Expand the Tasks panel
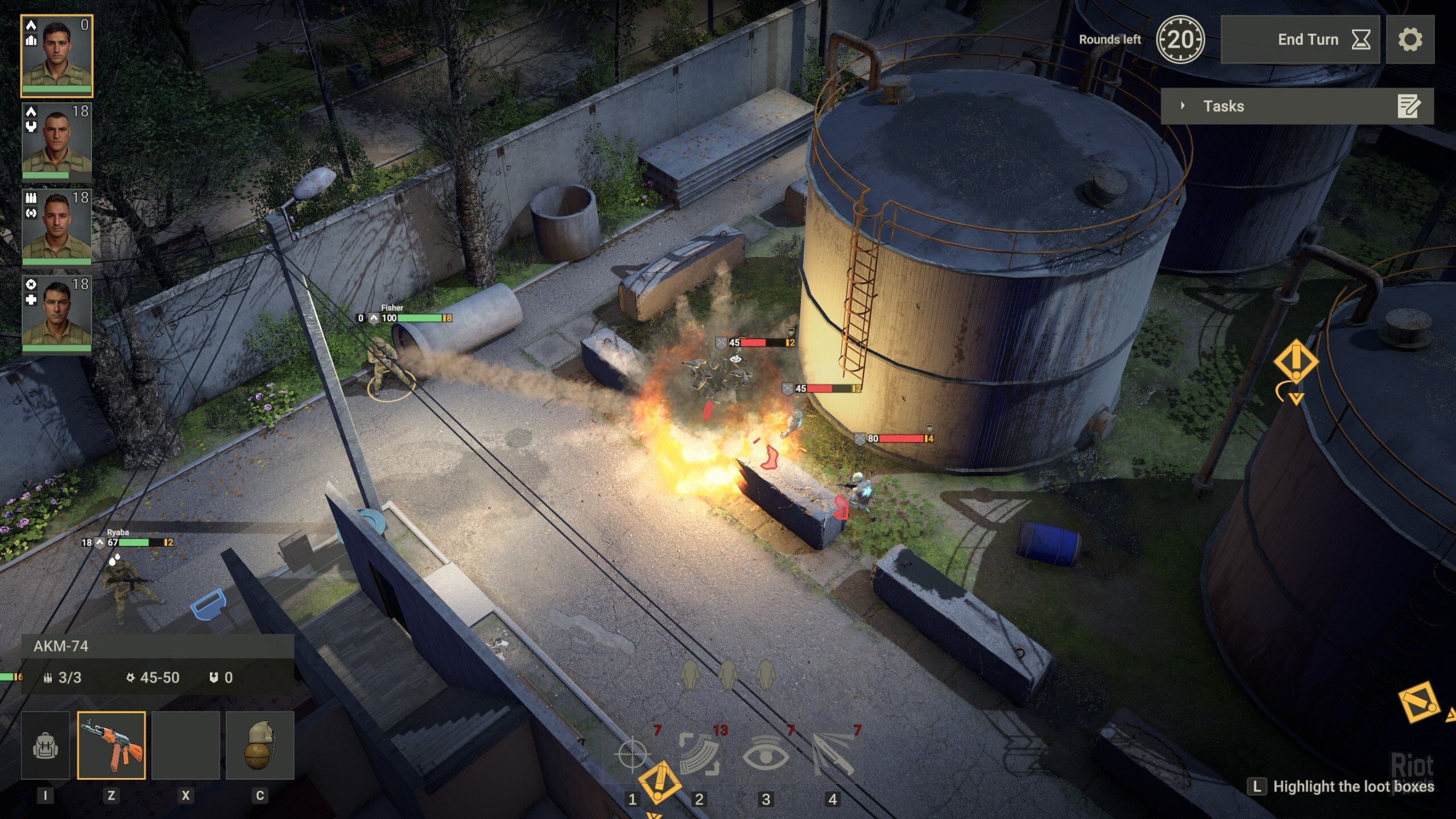Viewport: 1456px width, 819px height. pos(1183,106)
